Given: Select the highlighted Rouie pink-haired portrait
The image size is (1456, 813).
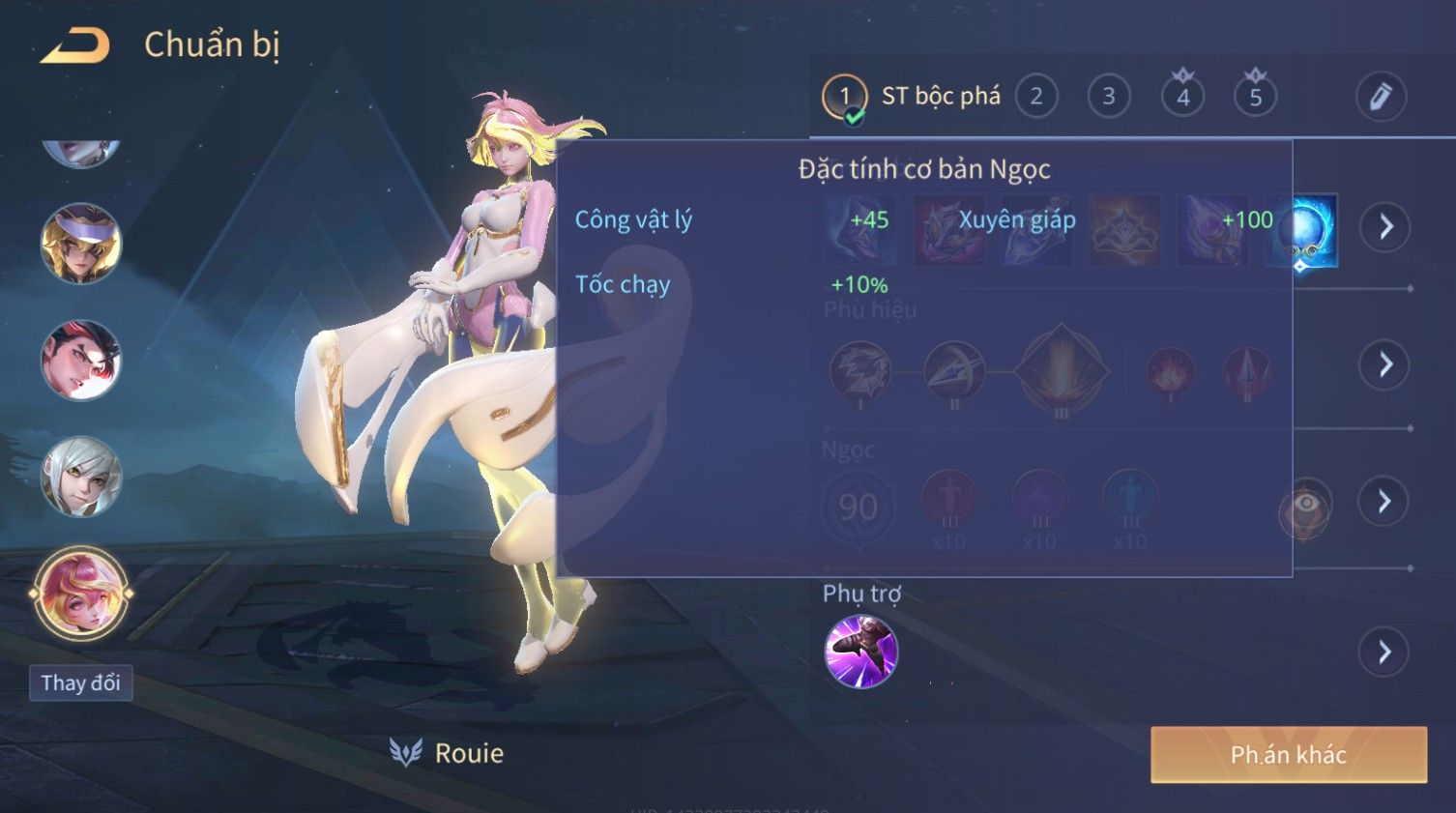Looking at the screenshot, I should 81,593.
